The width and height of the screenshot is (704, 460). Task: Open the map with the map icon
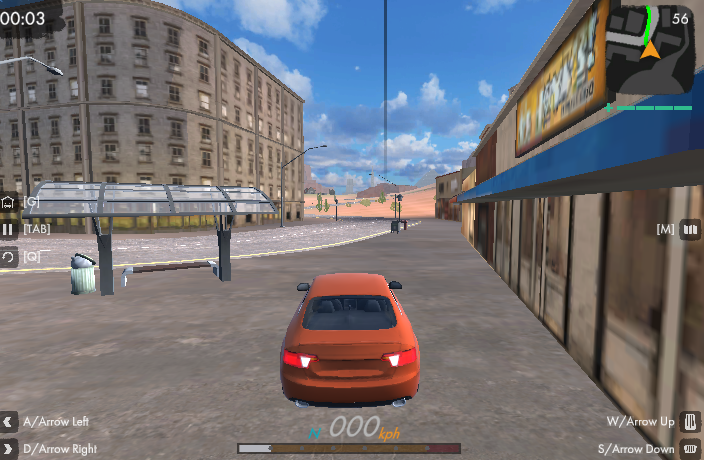690,229
